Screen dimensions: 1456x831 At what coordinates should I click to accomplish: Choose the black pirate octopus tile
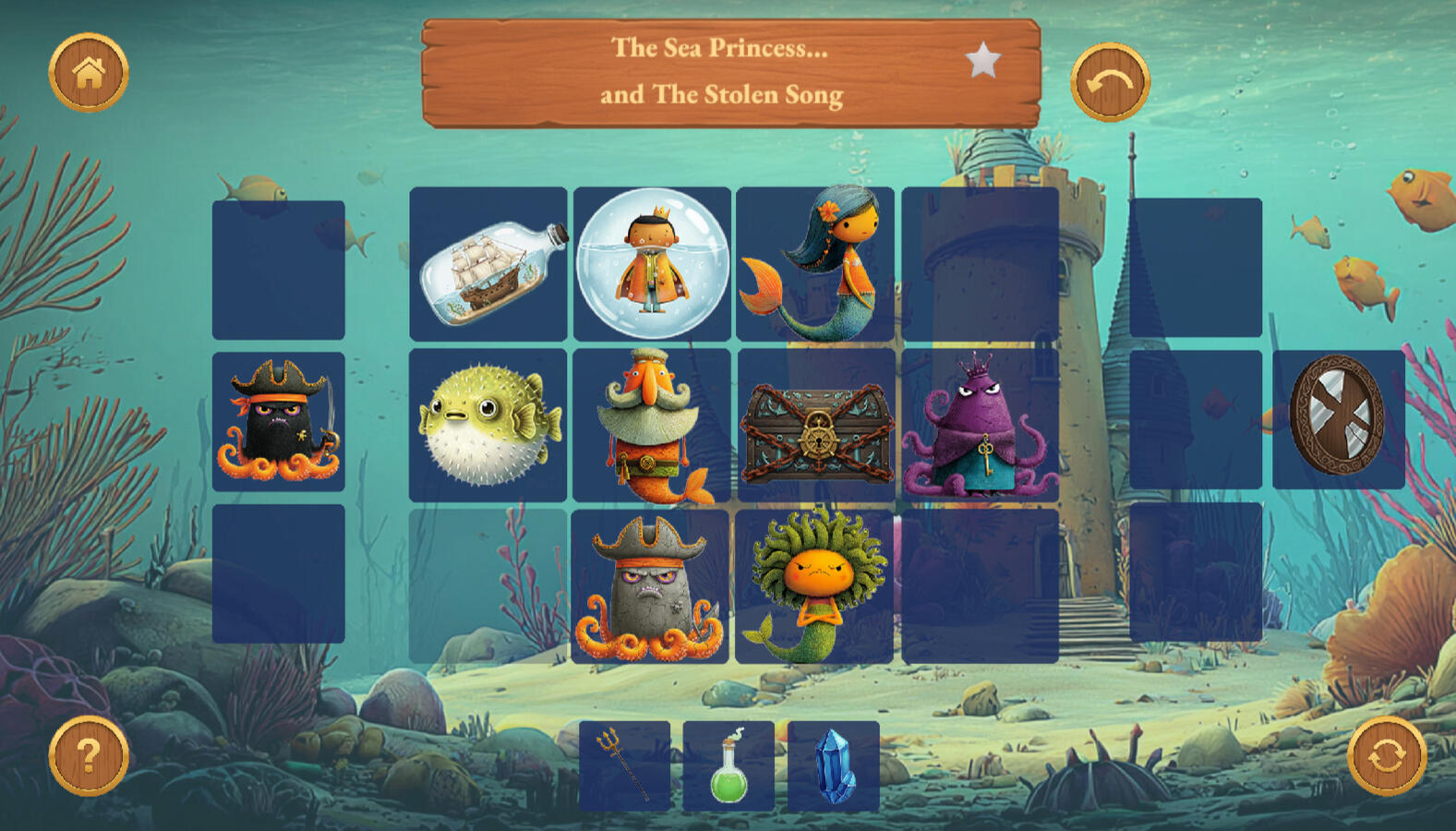(x=279, y=421)
